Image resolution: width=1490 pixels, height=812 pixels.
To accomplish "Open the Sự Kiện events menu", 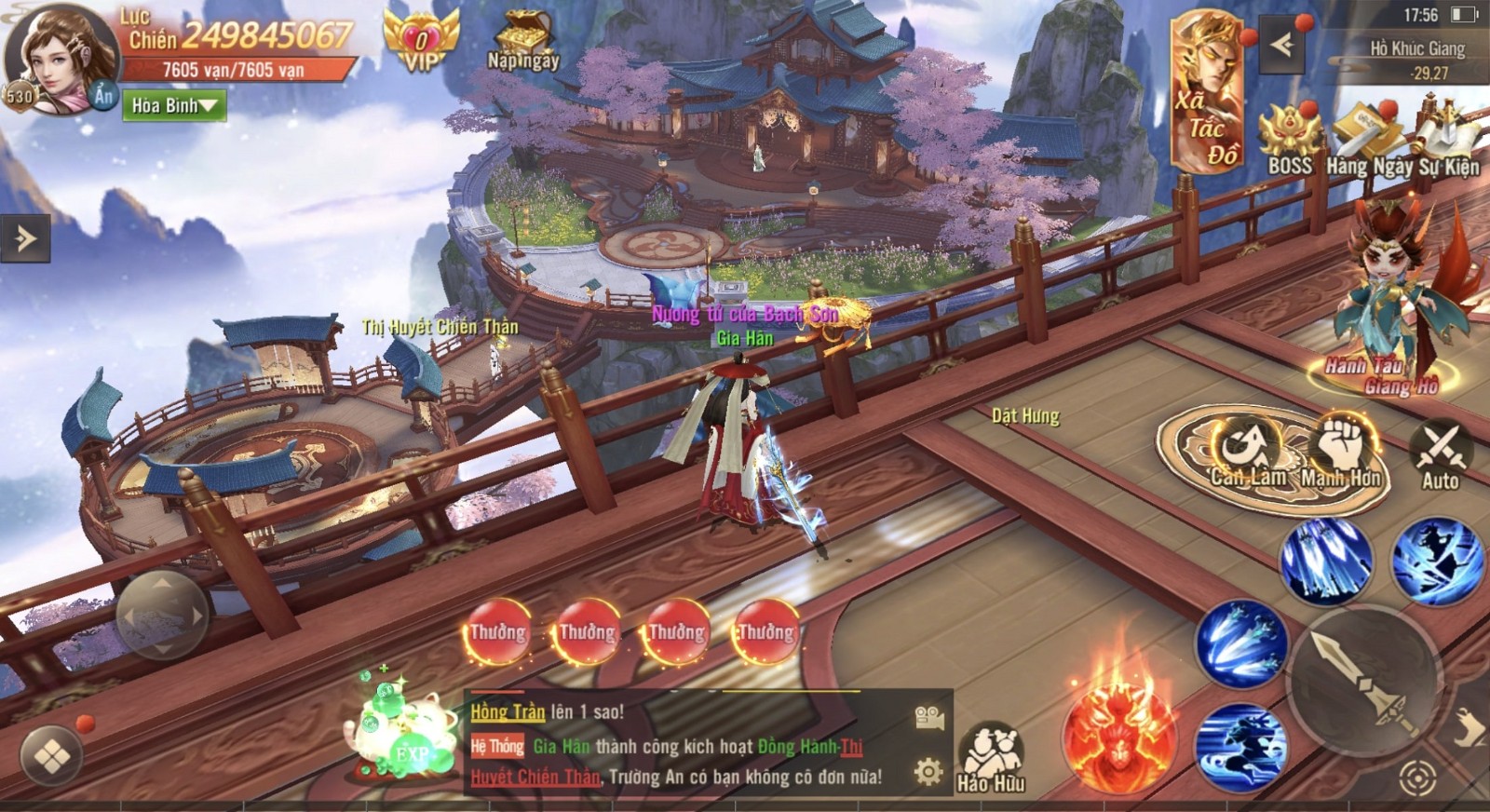I will 1446,138.
